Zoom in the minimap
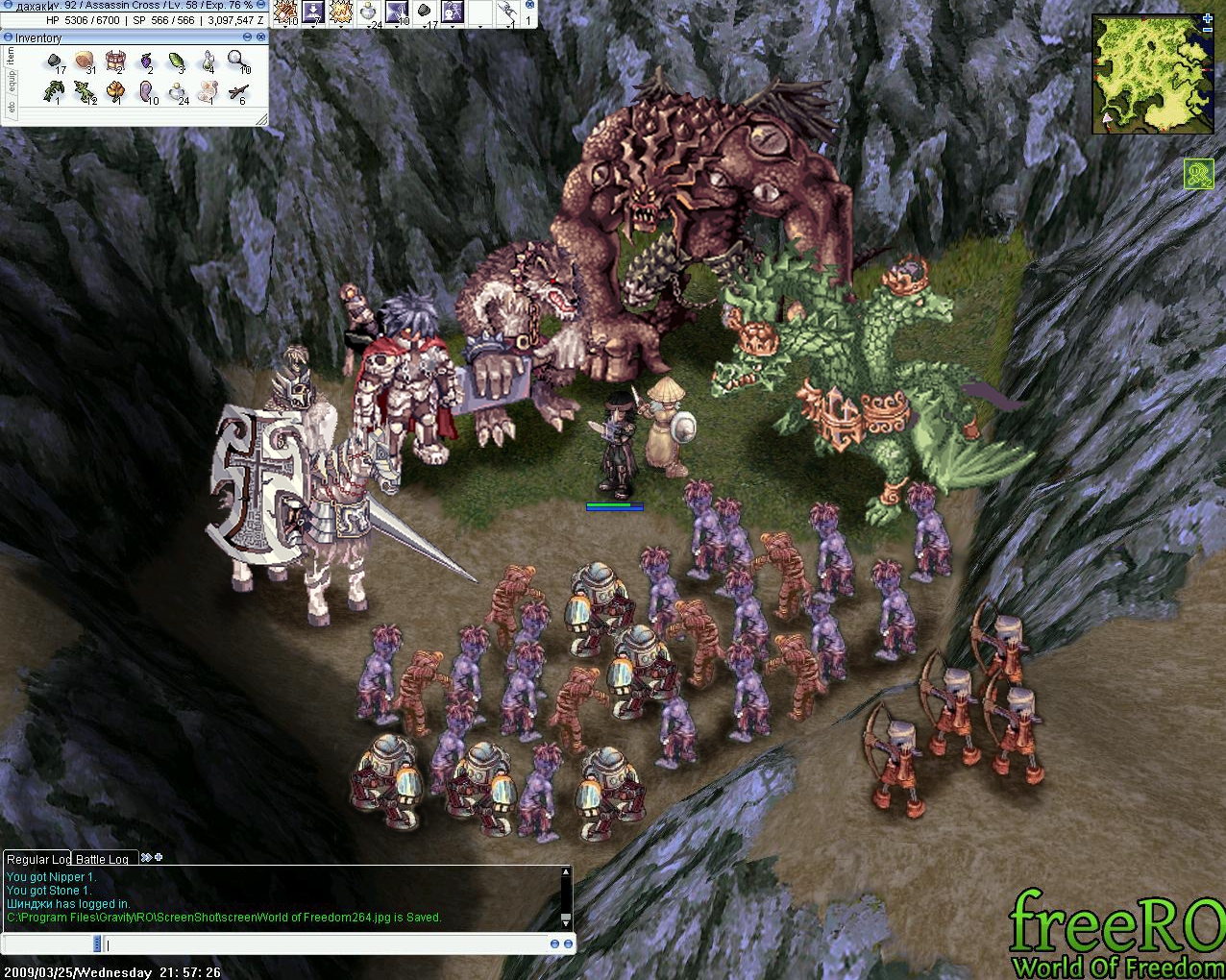1226x980 pixels. (x=1208, y=18)
